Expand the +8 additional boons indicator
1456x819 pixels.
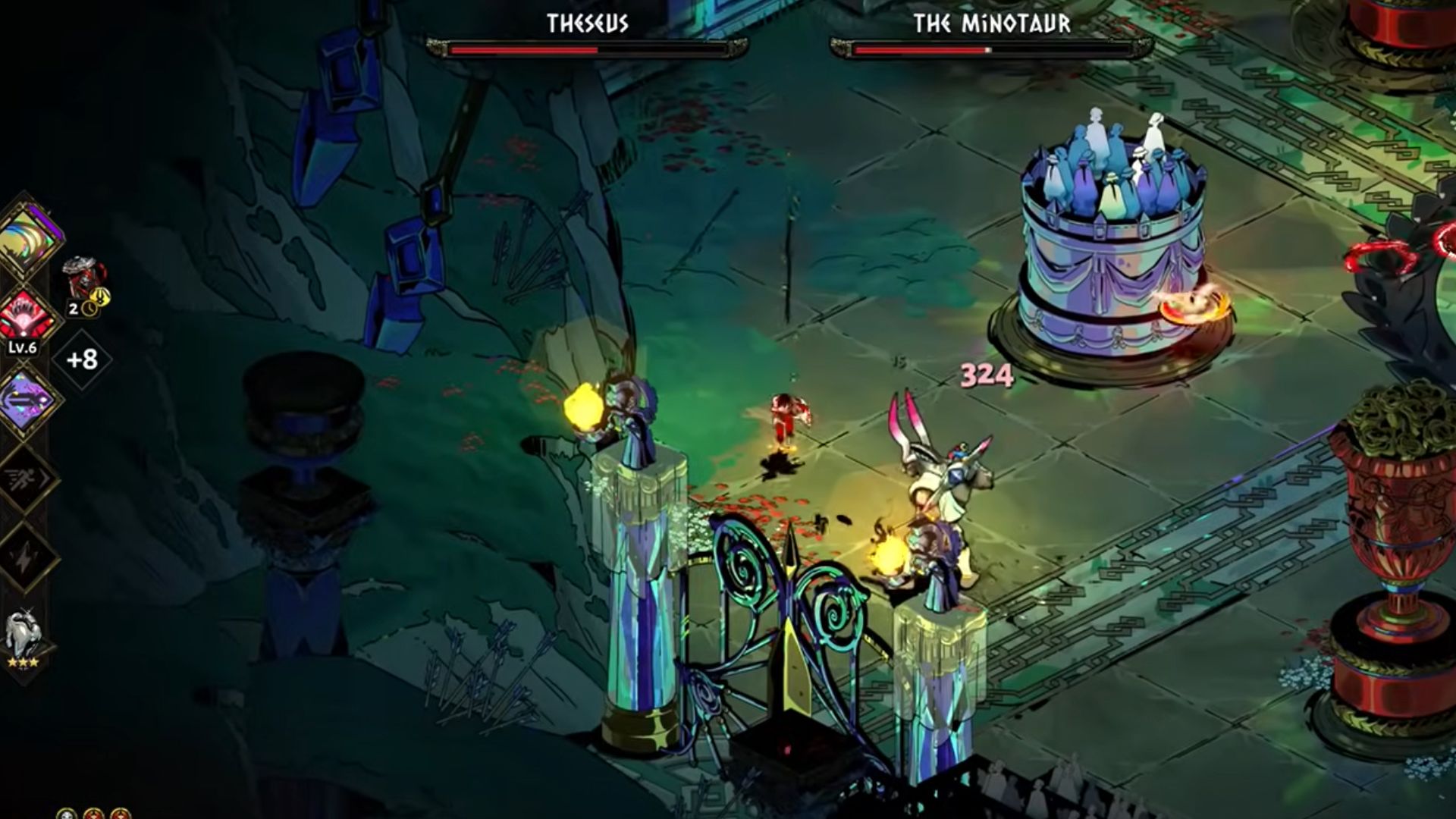pos(82,359)
